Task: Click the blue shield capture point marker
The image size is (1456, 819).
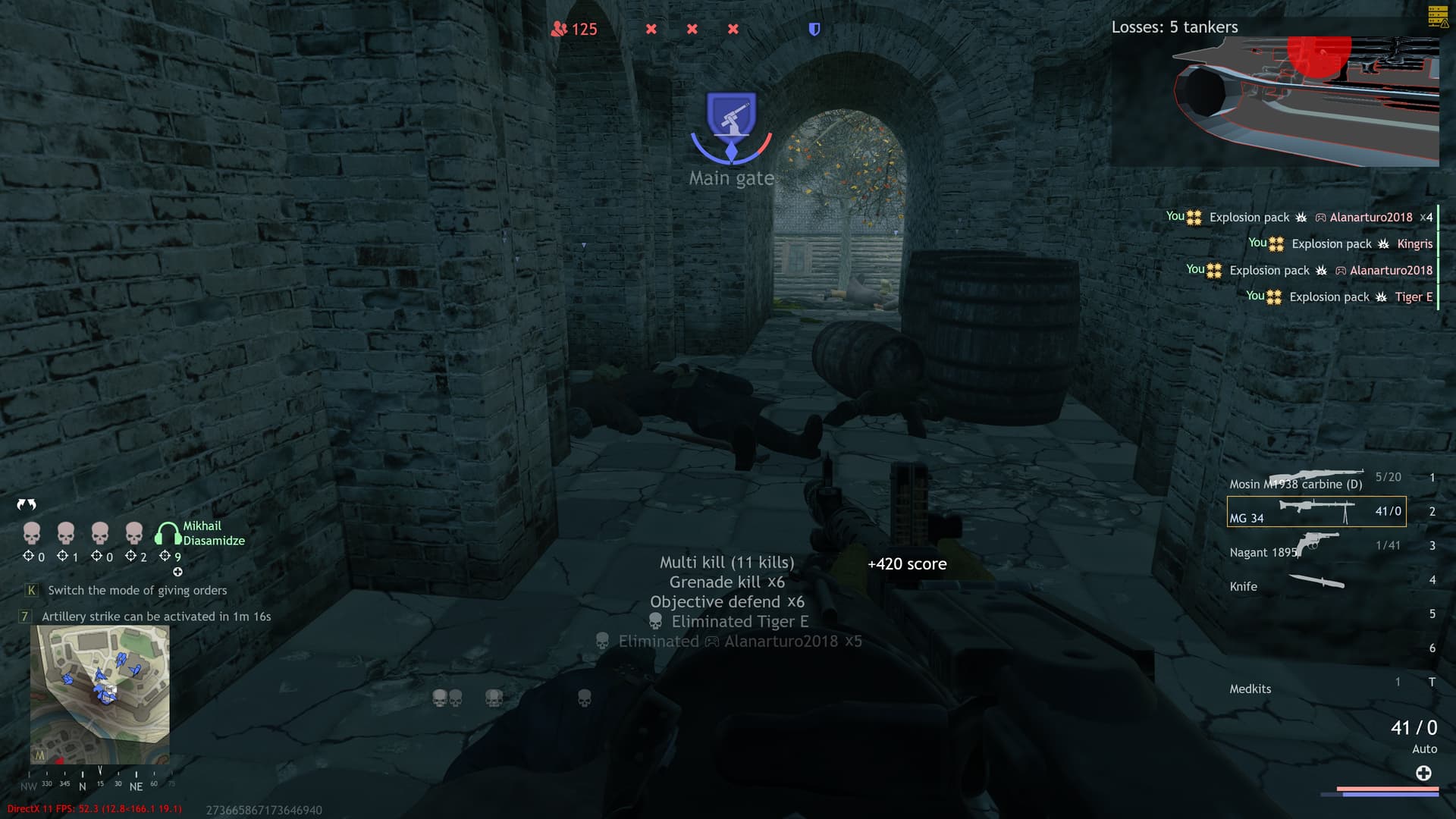Action: coord(814,29)
